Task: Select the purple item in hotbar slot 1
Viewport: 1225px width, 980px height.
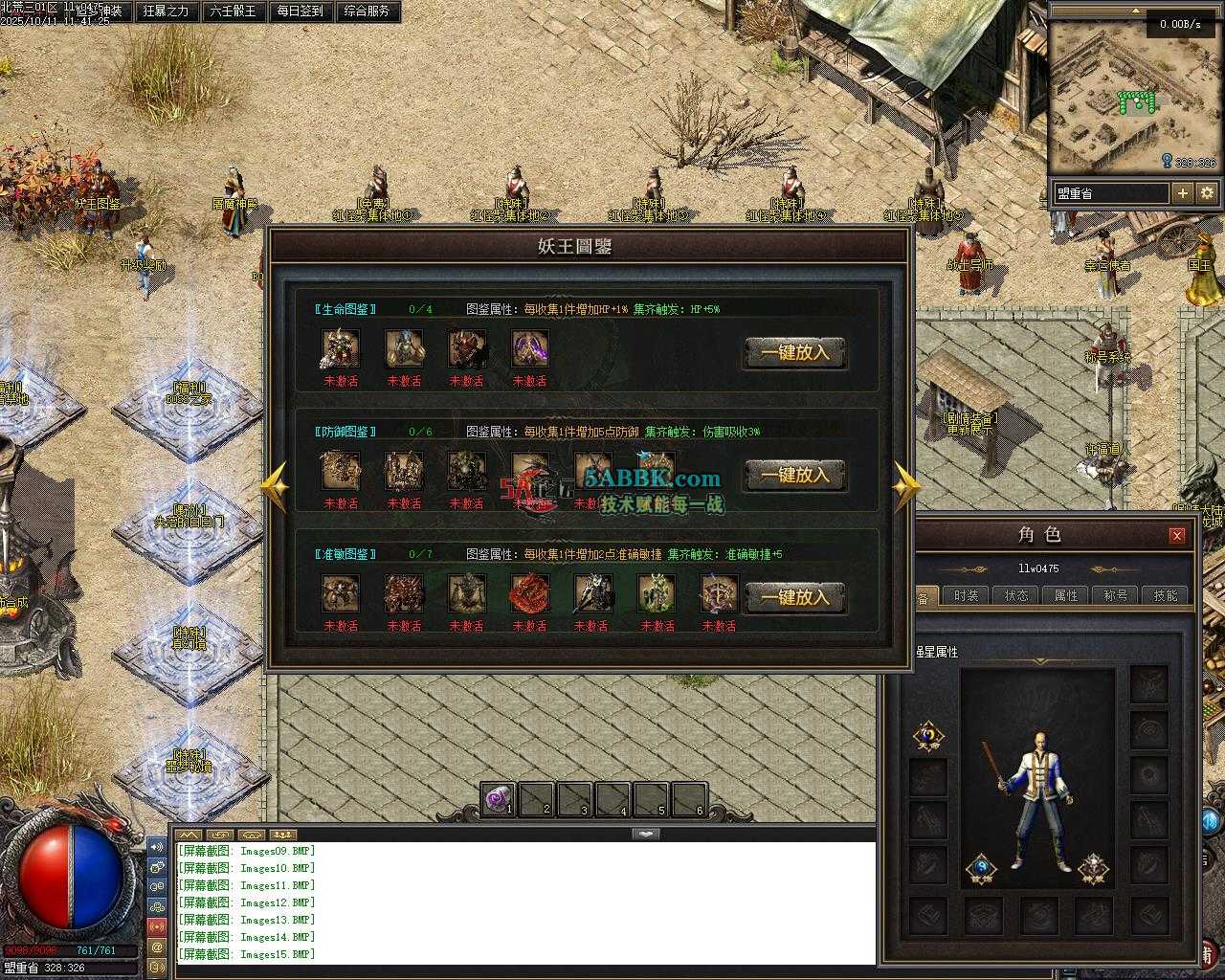Action: 498,800
